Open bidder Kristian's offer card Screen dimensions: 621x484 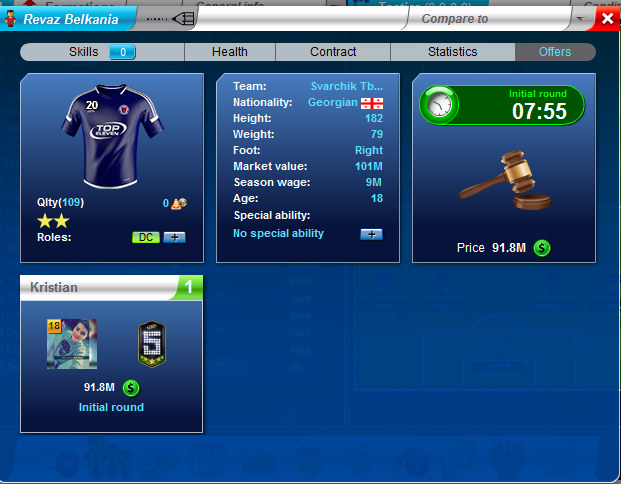tap(111, 288)
